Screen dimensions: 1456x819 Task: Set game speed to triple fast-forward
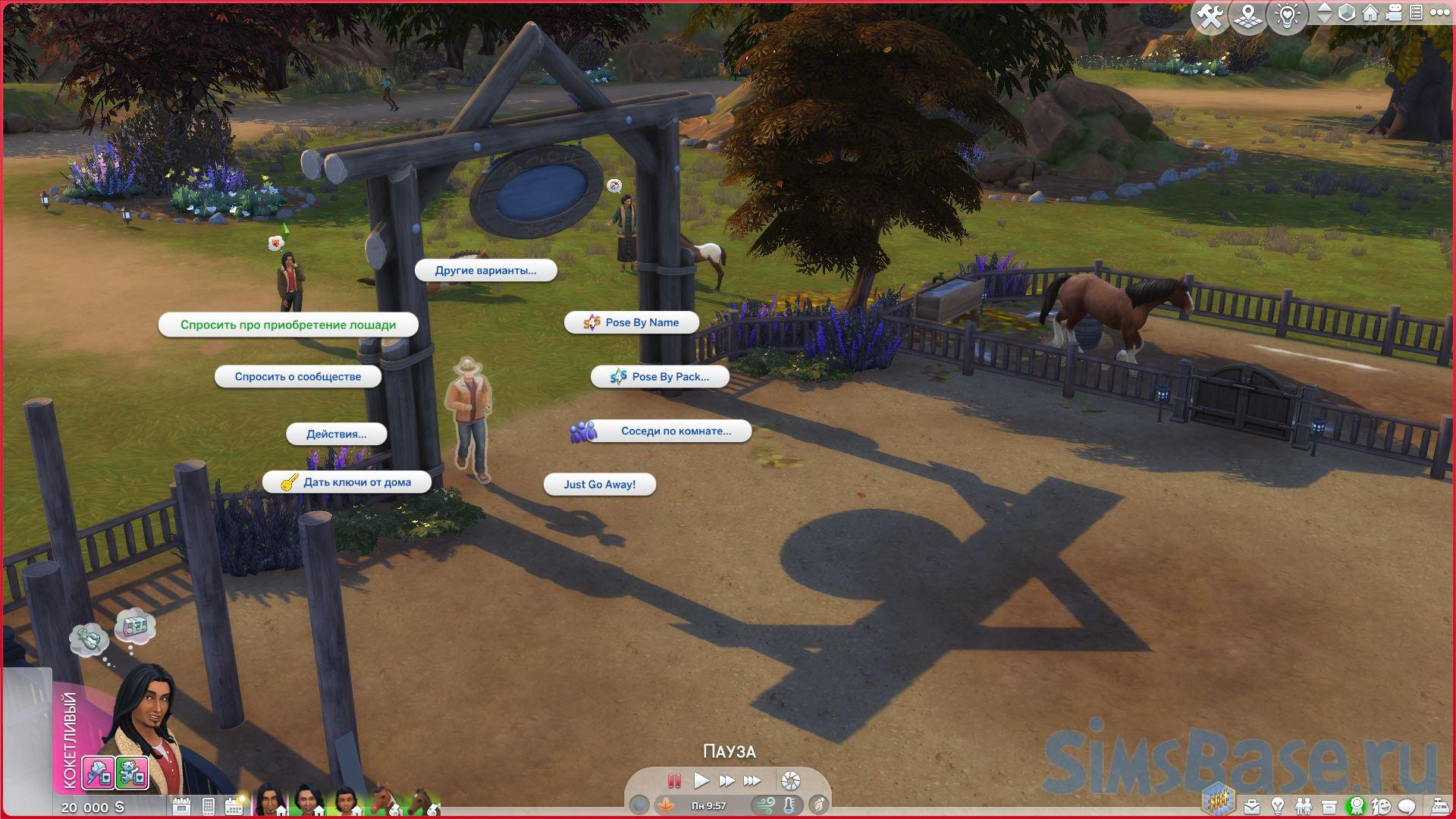pos(752,780)
